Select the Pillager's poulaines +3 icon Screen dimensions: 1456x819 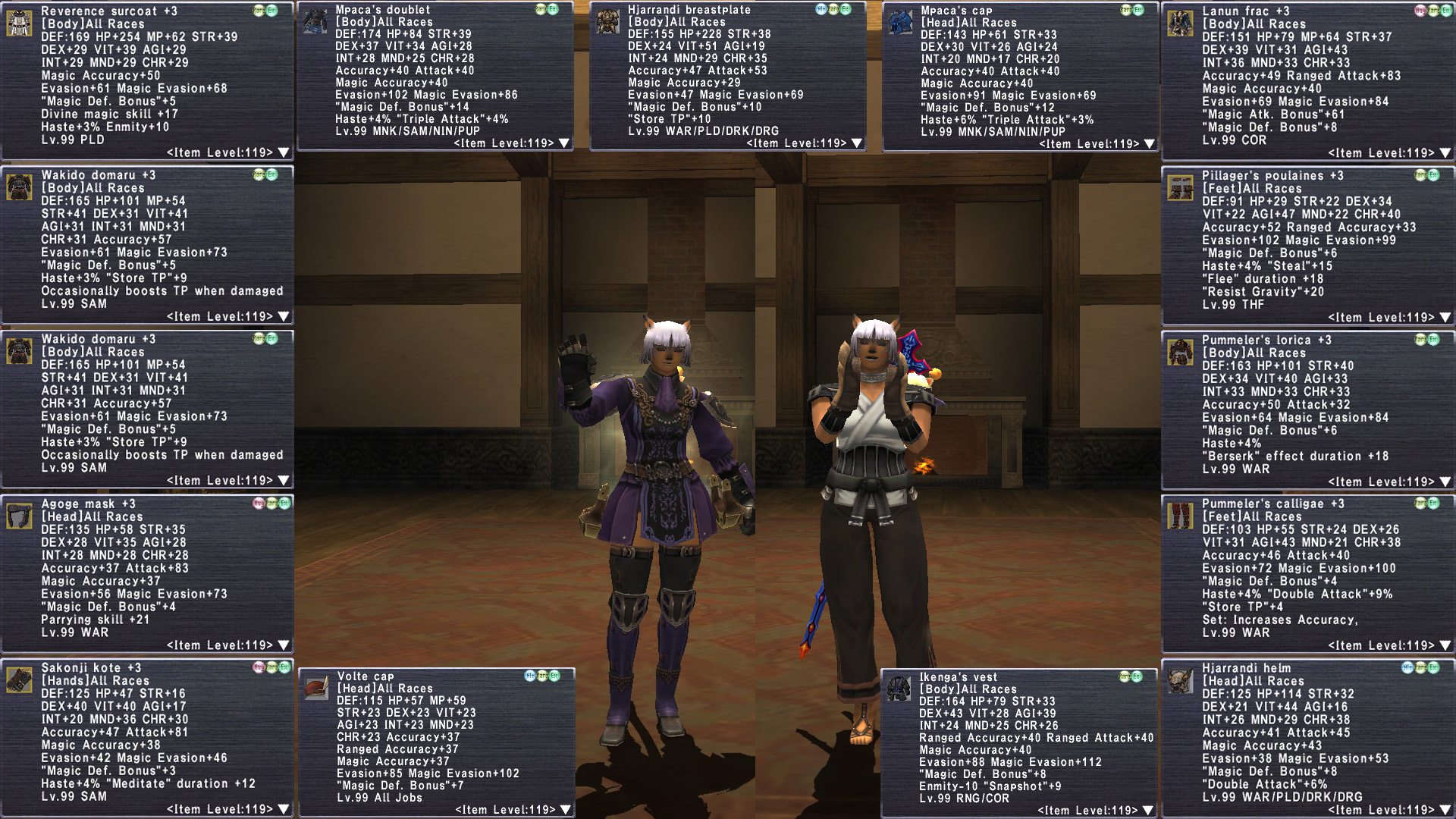coord(1180,187)
